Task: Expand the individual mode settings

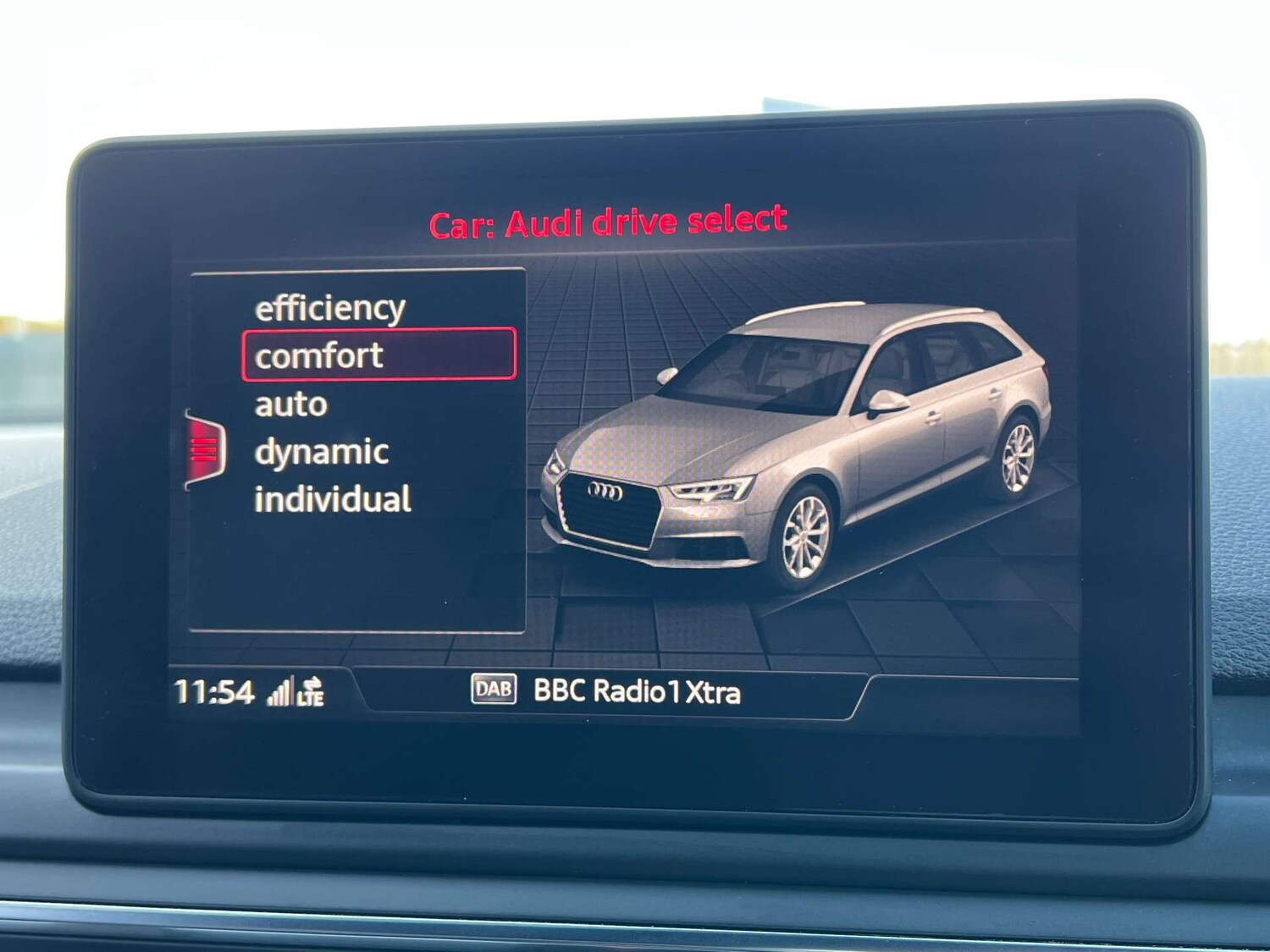Action: 332,500
